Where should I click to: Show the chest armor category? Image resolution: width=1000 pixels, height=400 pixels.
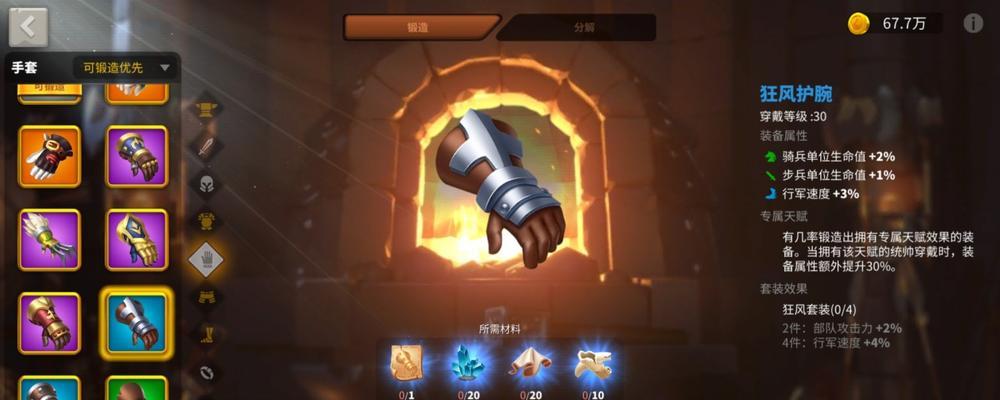[206, 221]
